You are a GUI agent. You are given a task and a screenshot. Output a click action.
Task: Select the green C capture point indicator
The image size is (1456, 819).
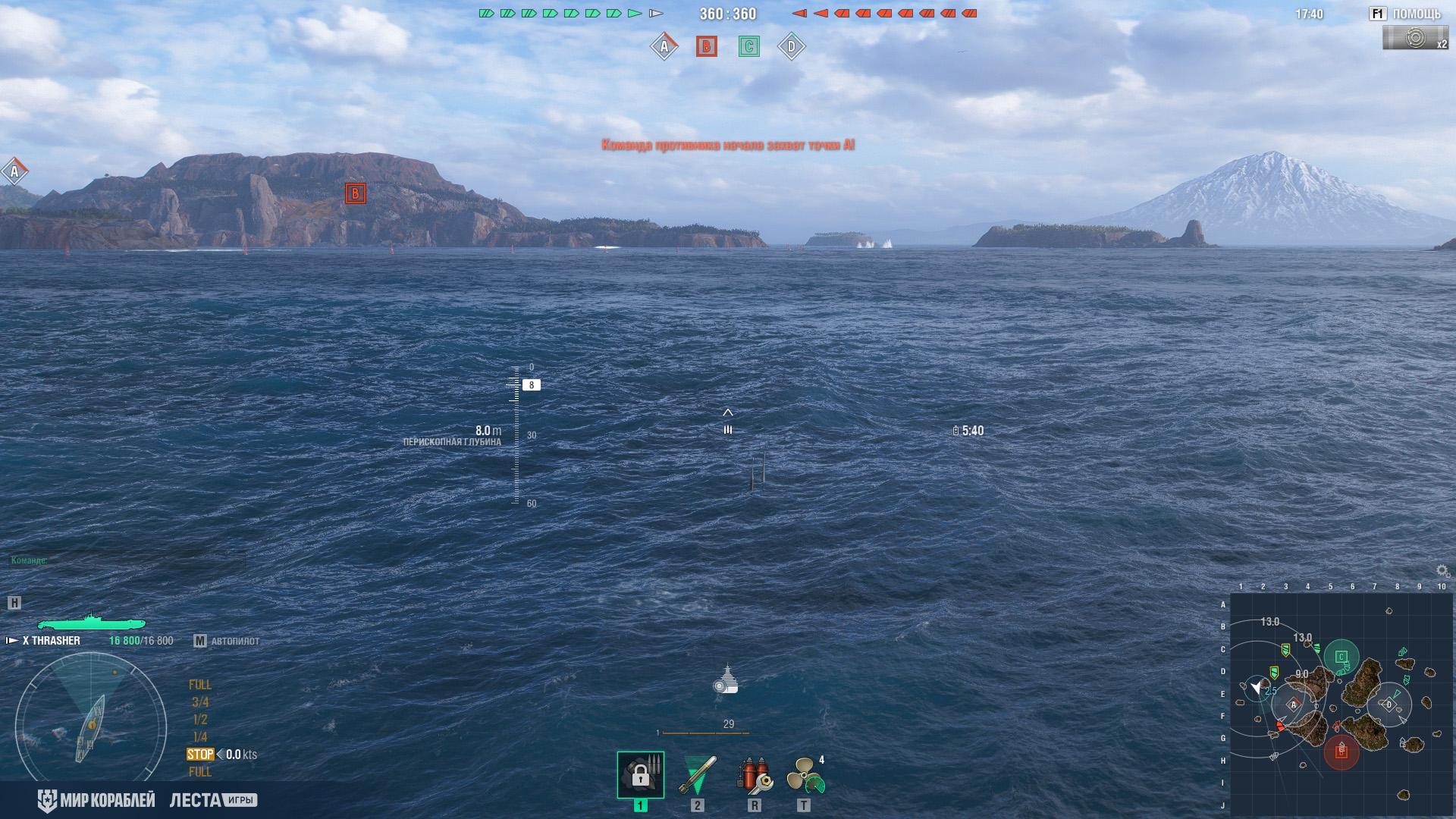pos(748,47)
